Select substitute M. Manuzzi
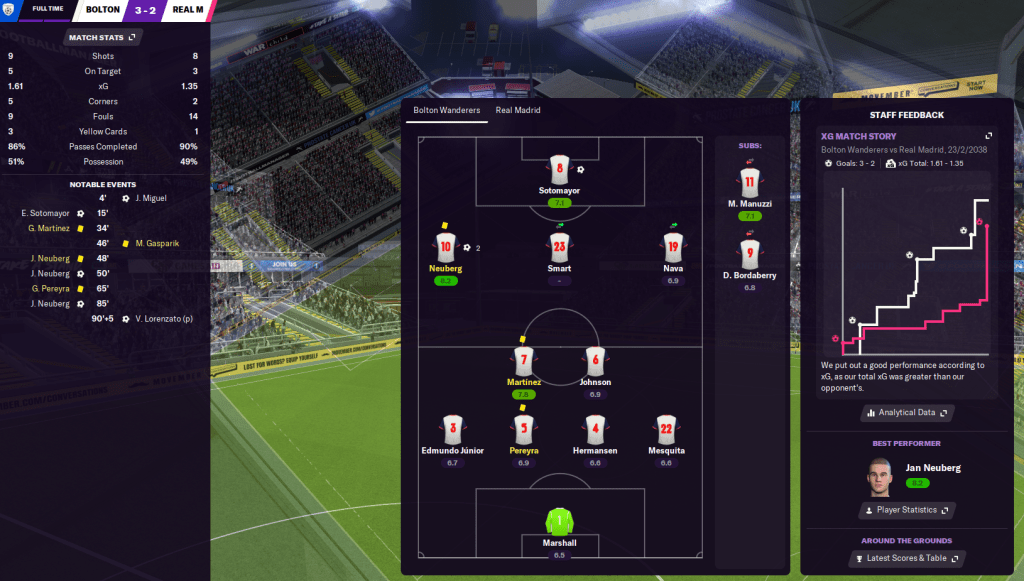 click(x=749, y=182)
